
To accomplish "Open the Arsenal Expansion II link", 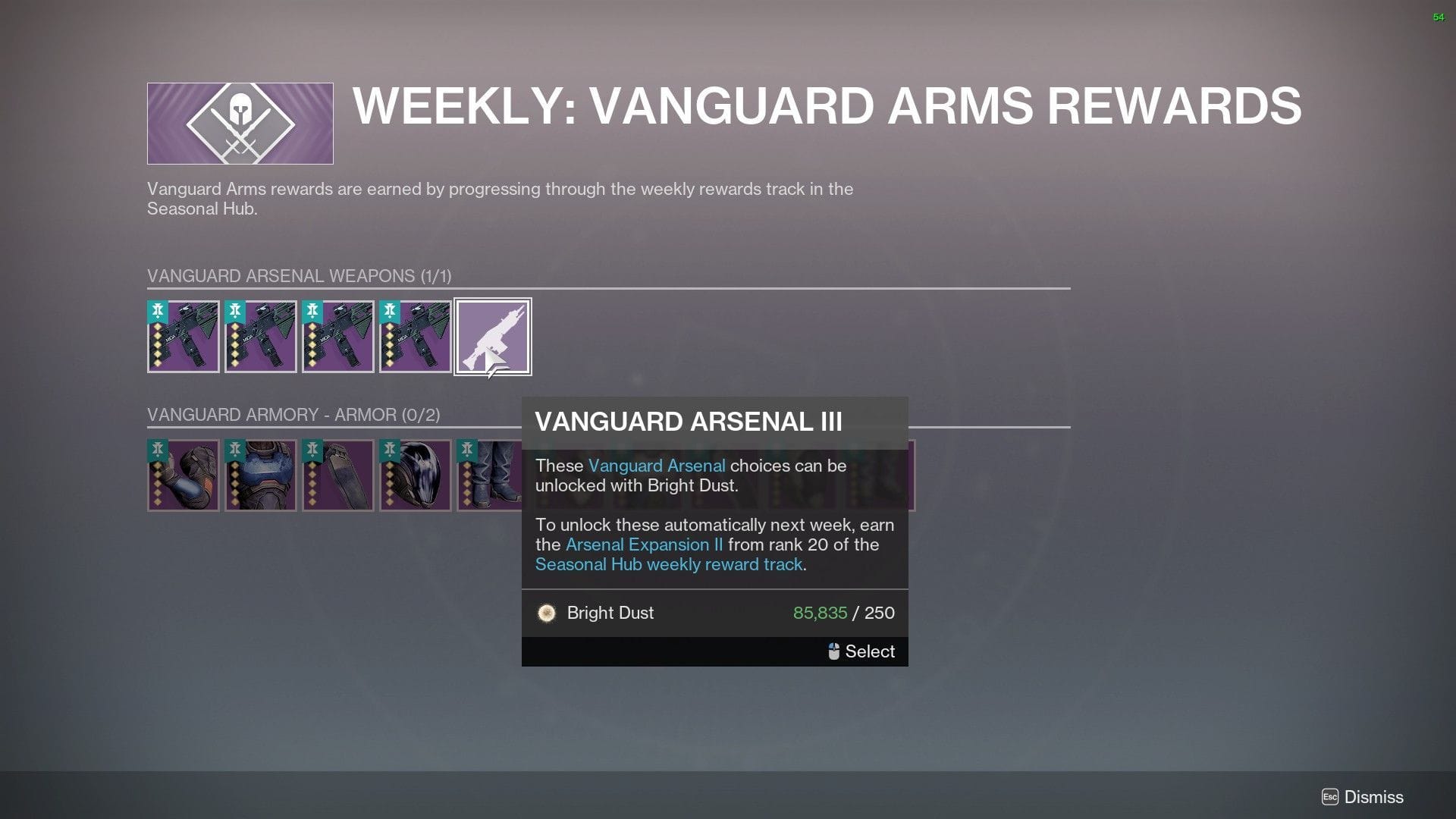I will [645, 544].
